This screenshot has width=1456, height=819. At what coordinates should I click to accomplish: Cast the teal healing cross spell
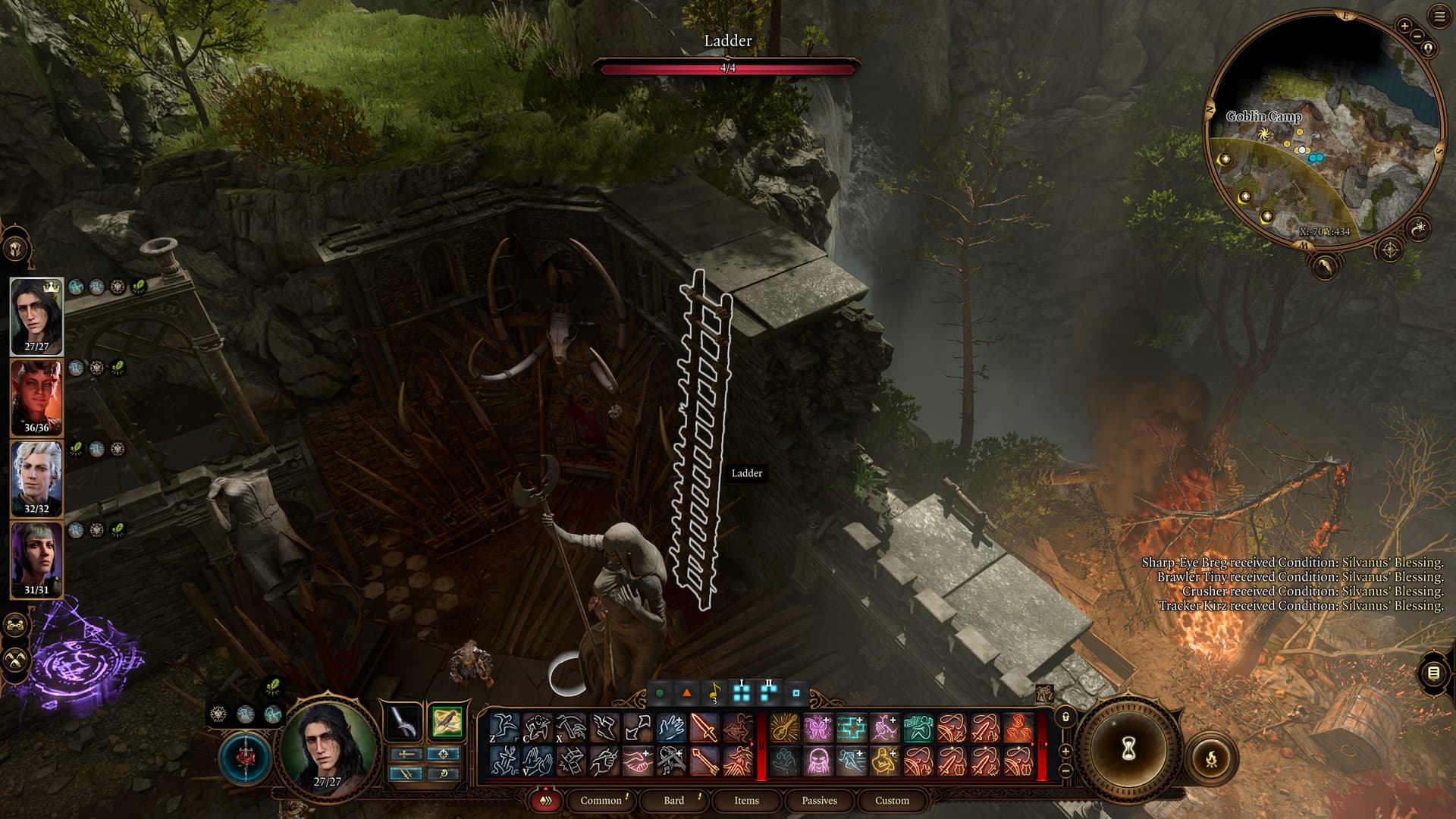pos(851,729)
